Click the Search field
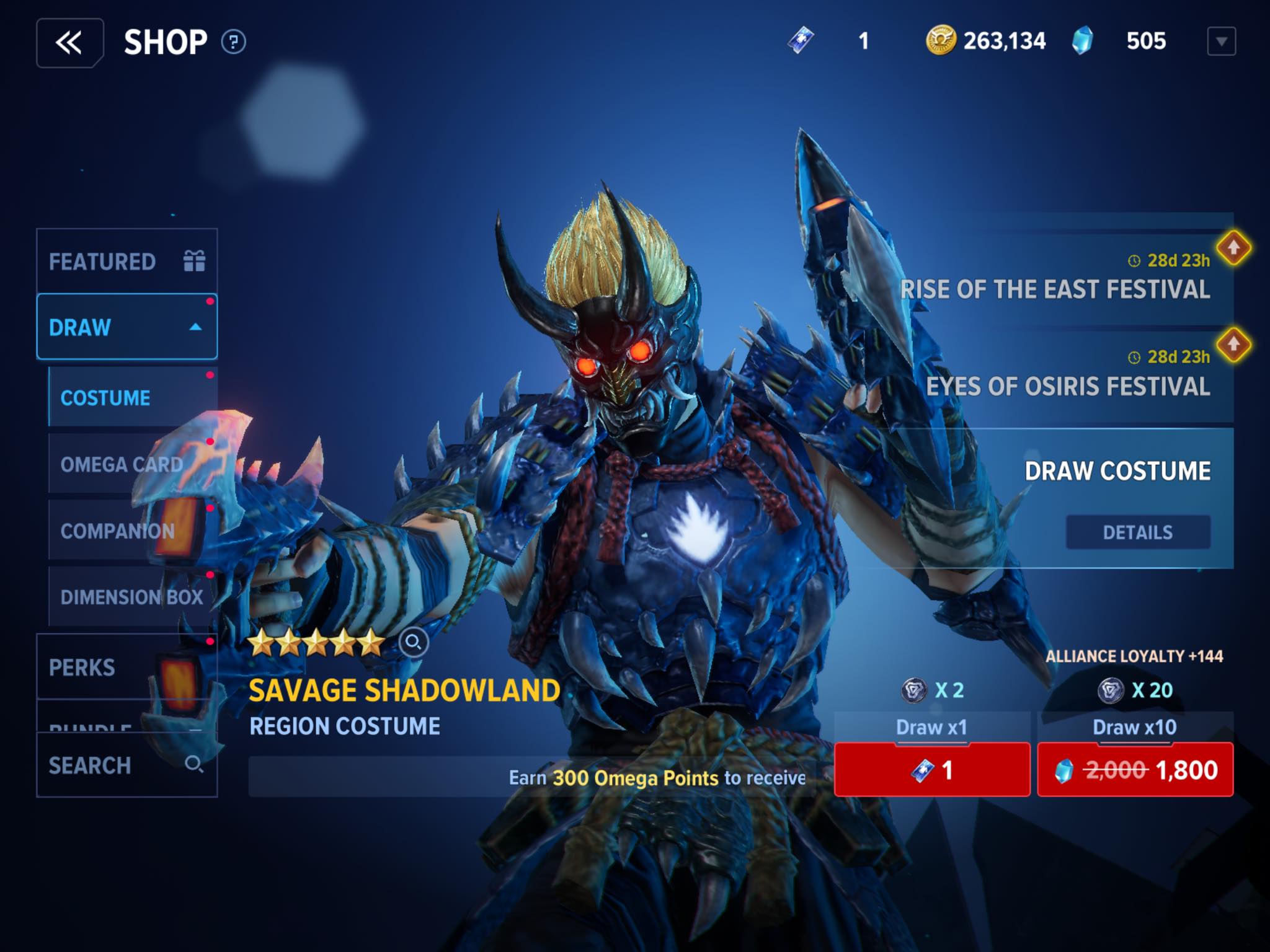Viewport: 1270px width, 952px height. [127, 765]
